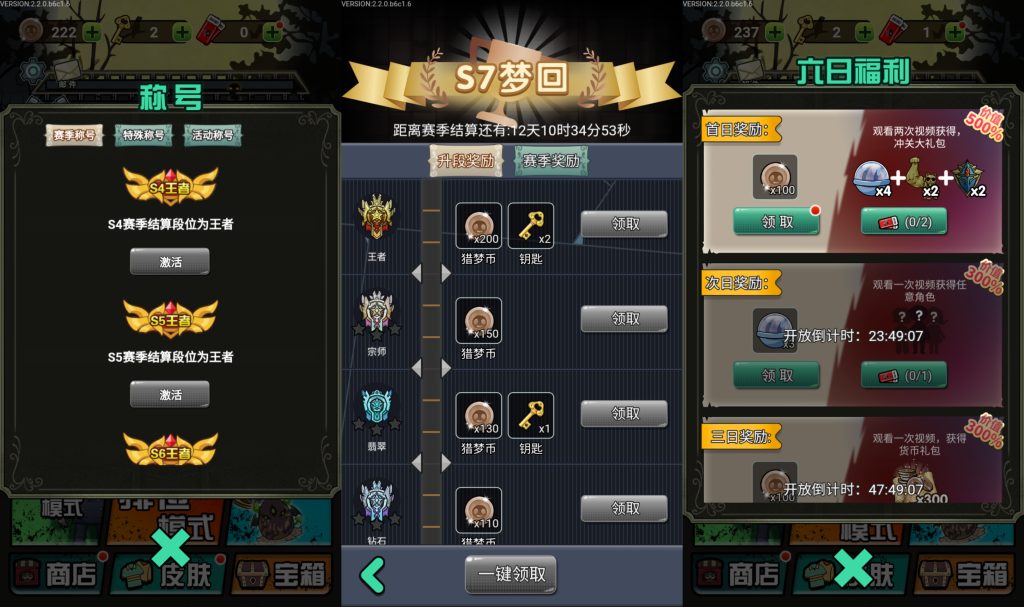The height and width of the screenshot is (607, 1024).
Task: Open the 活动称号 tab
Action: click(212, 135)
